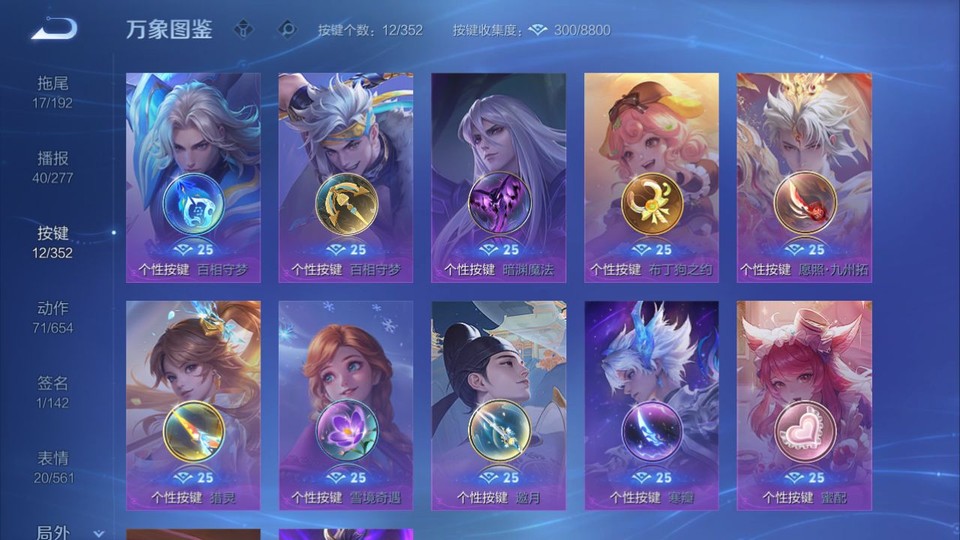
Task: Choose the 寒霜 button skin card
Action: click(x=651, y=405)
